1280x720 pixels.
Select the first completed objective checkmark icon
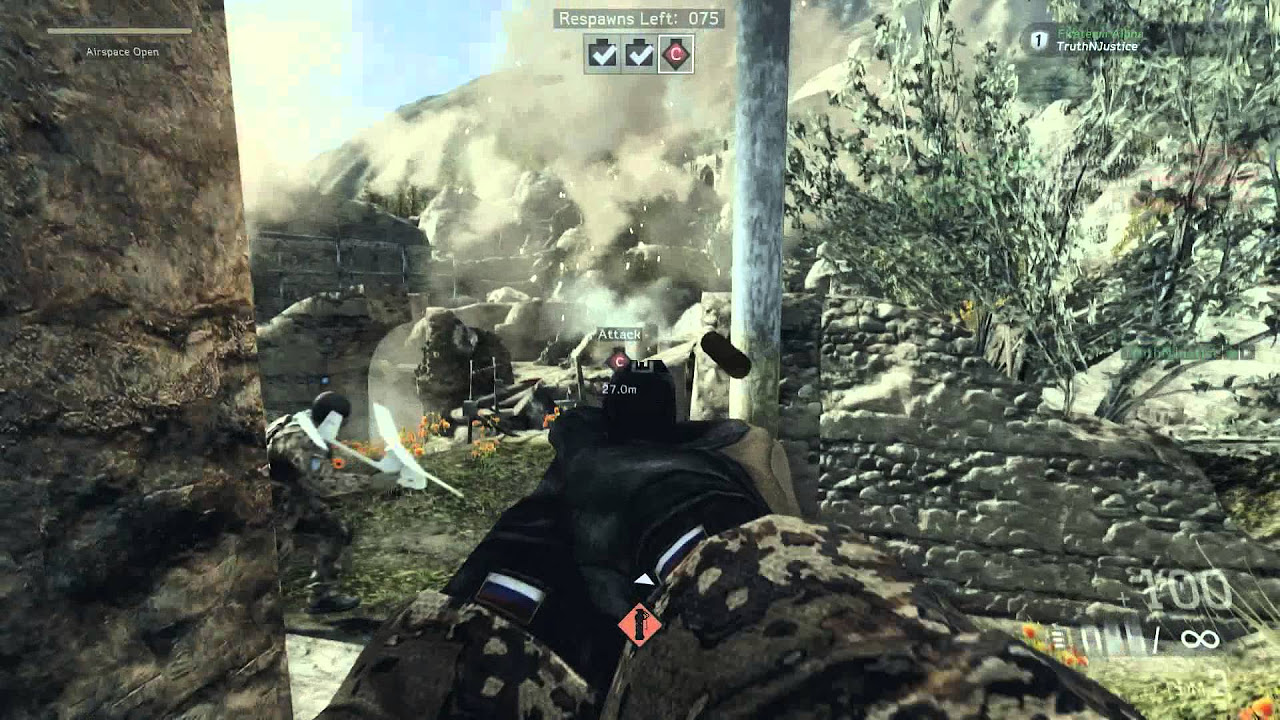coord(602,53)
